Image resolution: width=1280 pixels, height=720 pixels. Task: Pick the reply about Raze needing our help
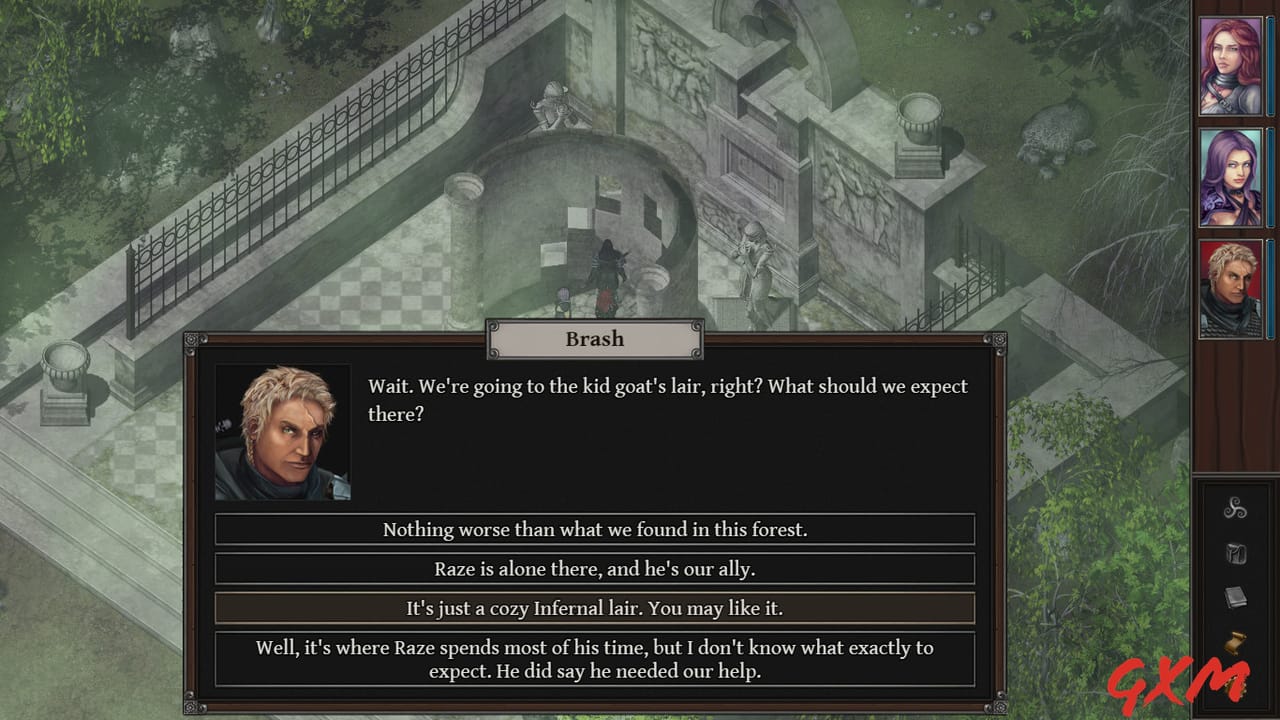click(595, 658)
